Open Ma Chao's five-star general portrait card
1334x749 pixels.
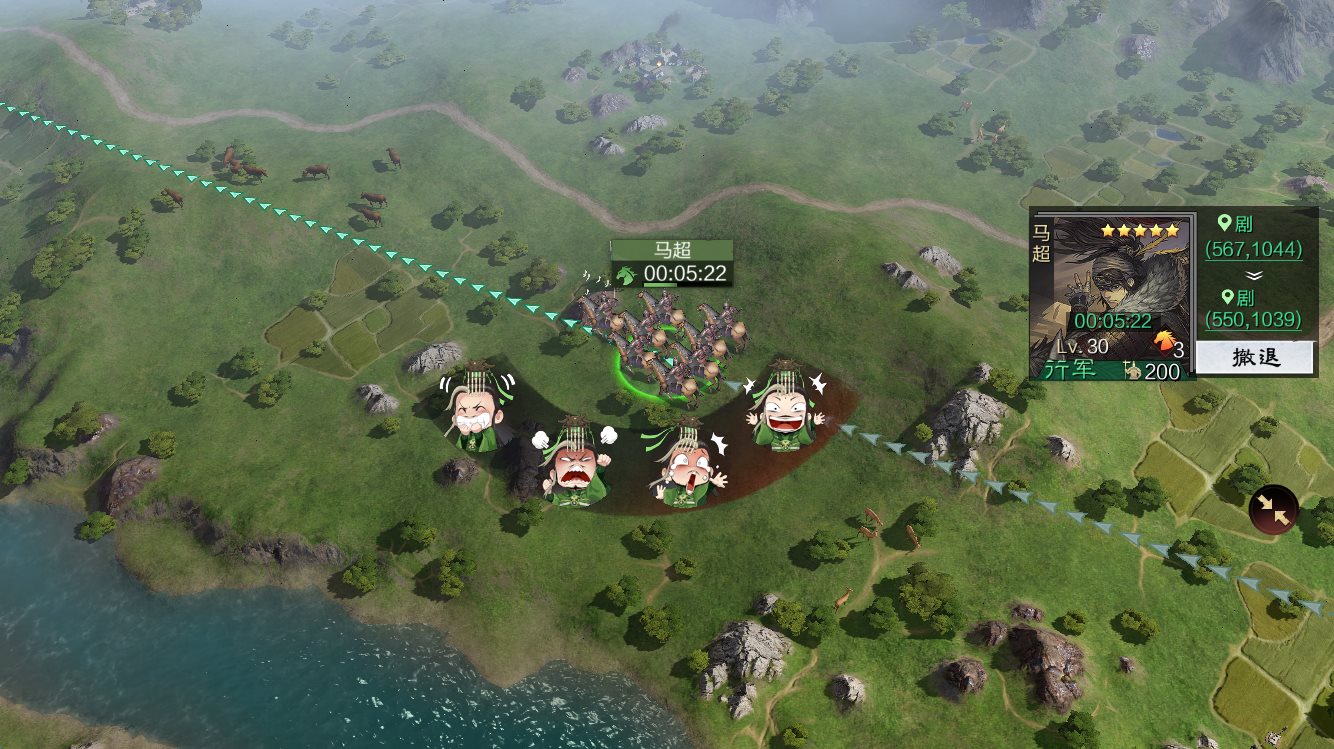pos(1120,290)
